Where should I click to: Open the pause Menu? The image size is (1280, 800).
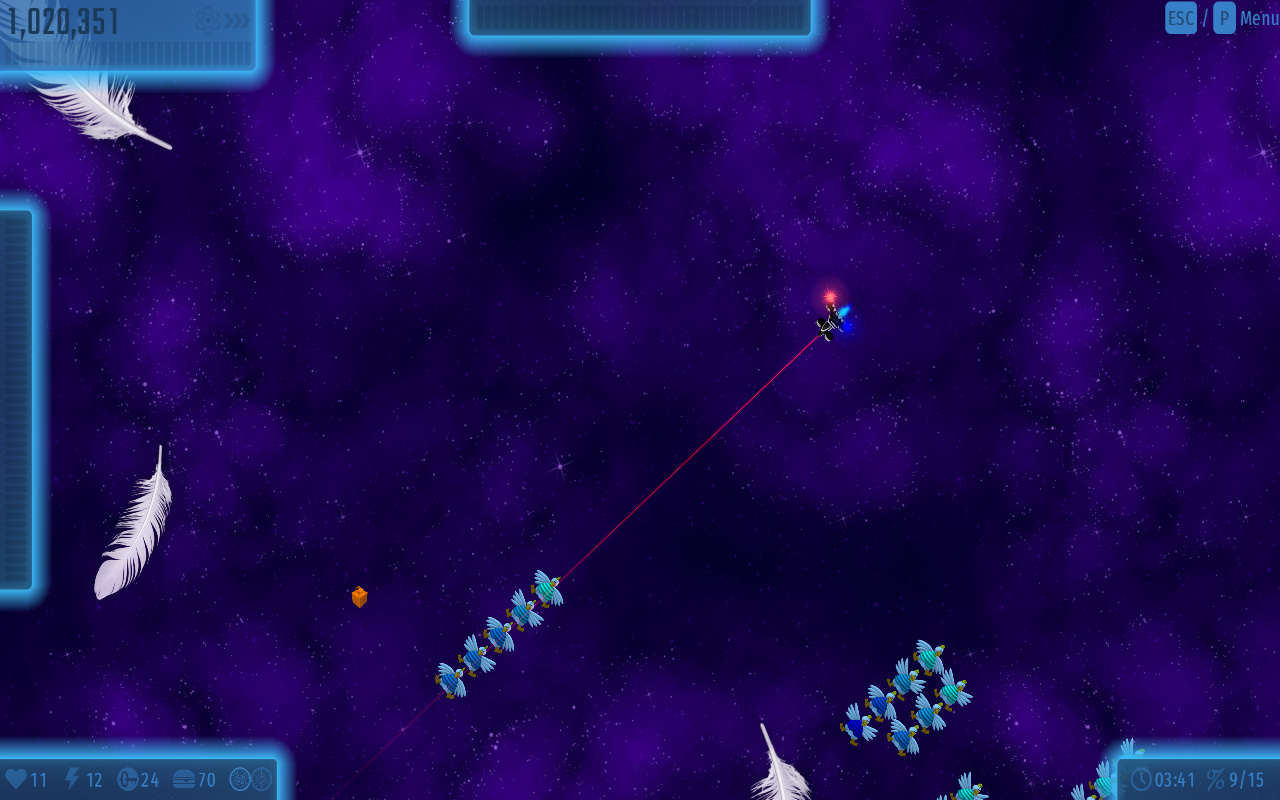point(1258,18)
